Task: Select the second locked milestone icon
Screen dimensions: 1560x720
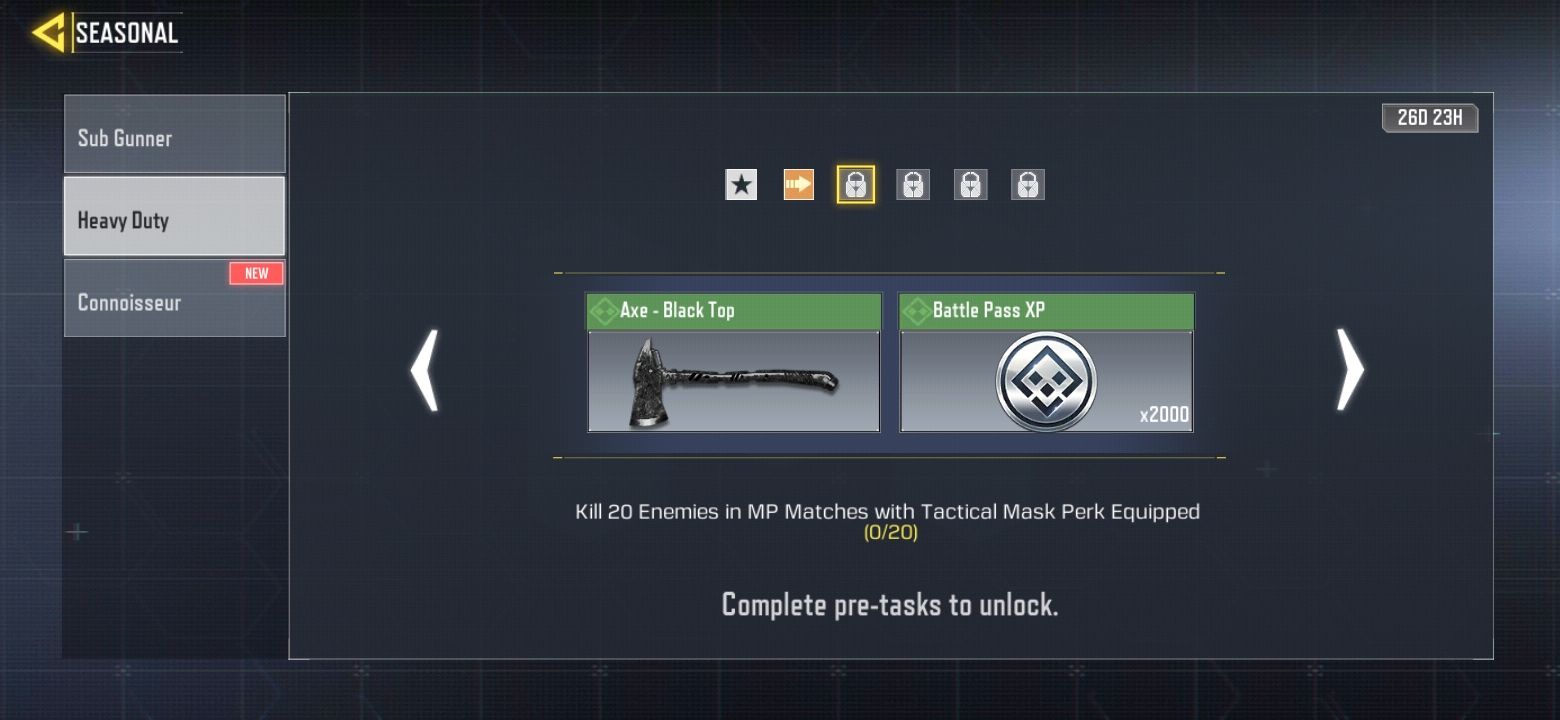Action: 913,184
